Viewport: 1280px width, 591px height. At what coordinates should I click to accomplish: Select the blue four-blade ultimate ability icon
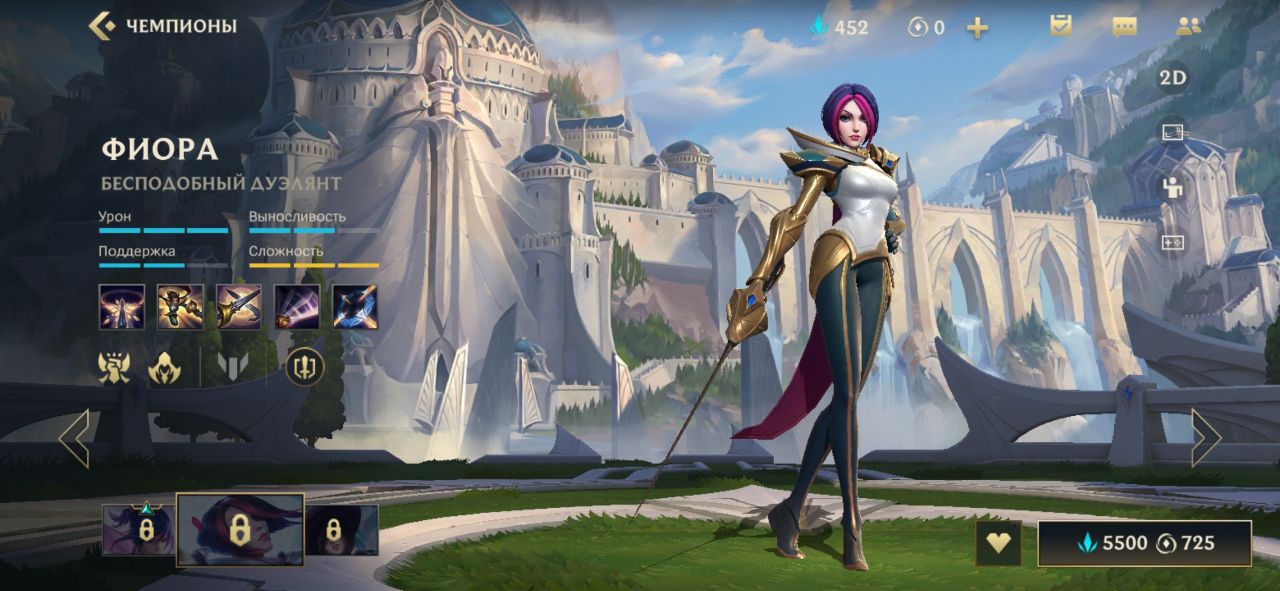355,307
